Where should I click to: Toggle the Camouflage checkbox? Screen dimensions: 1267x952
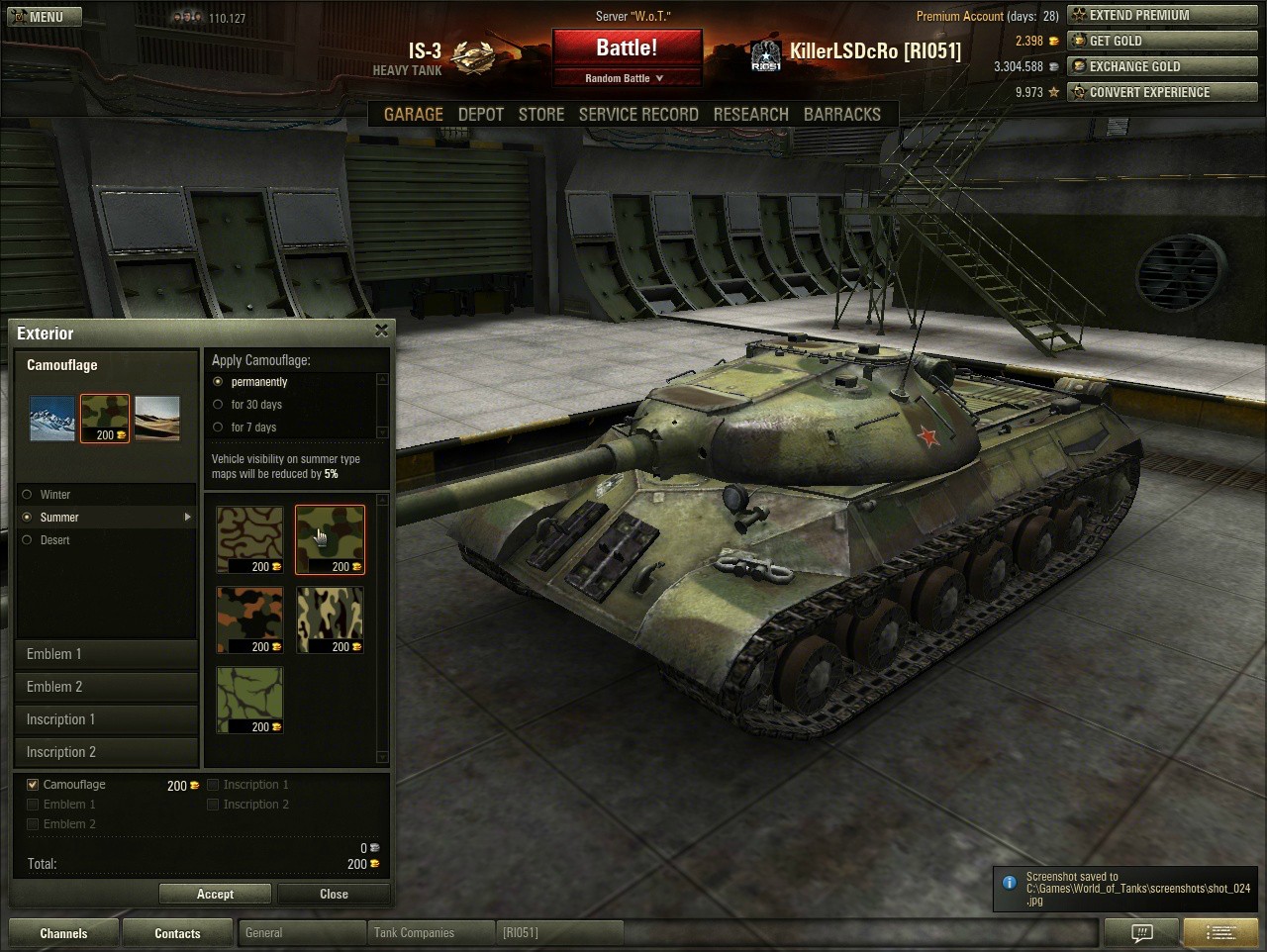[33, 785]
